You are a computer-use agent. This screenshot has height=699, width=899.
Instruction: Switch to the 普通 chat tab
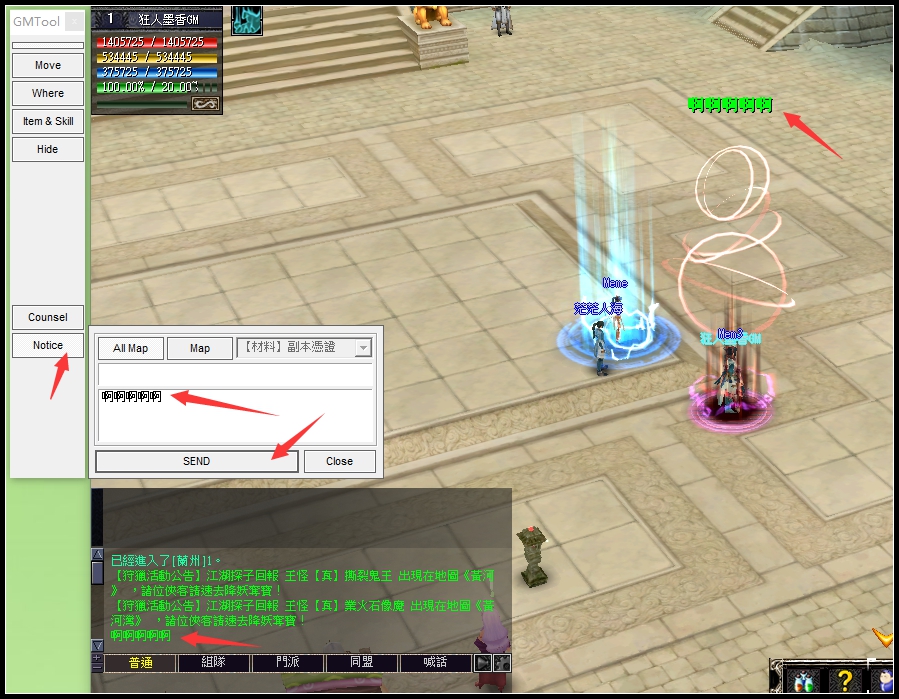coord(139,663)
